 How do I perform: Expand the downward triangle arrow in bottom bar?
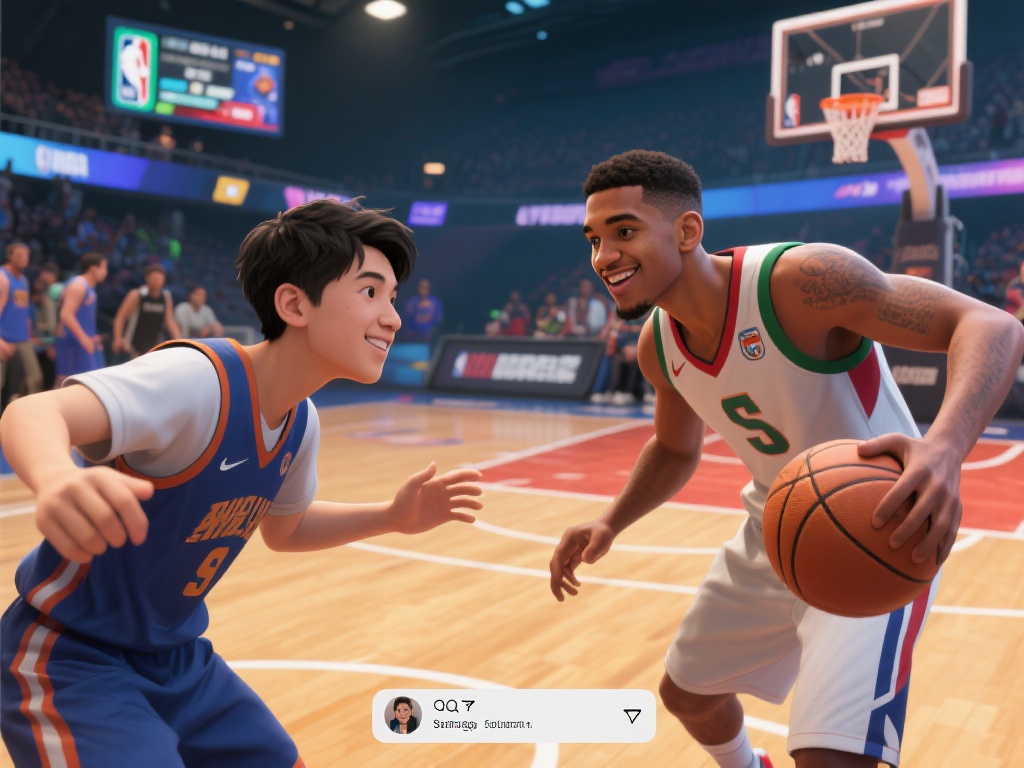(x=632, y=716)
